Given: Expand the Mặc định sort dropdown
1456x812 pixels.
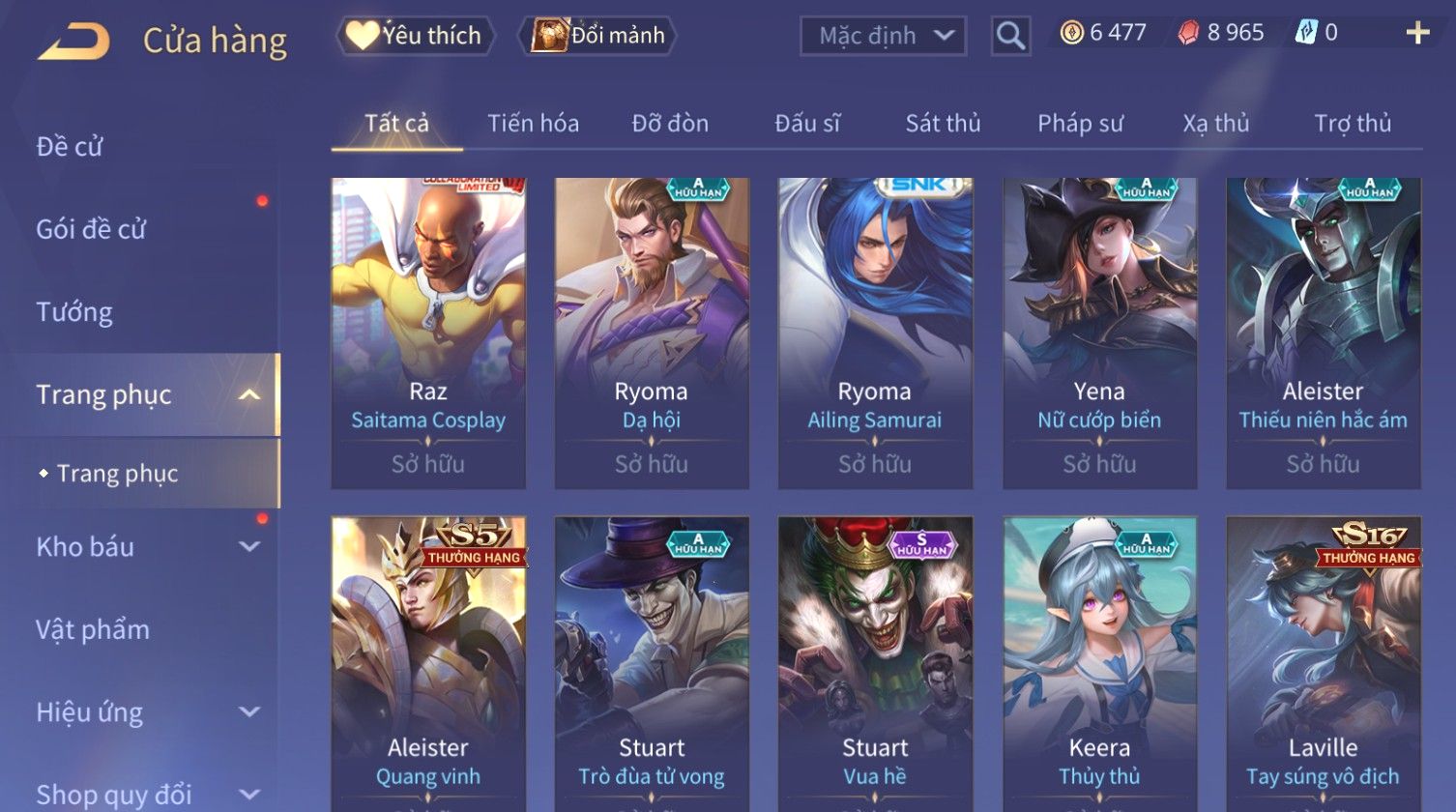Looking at the screenshot, I should tap(884, 37).
